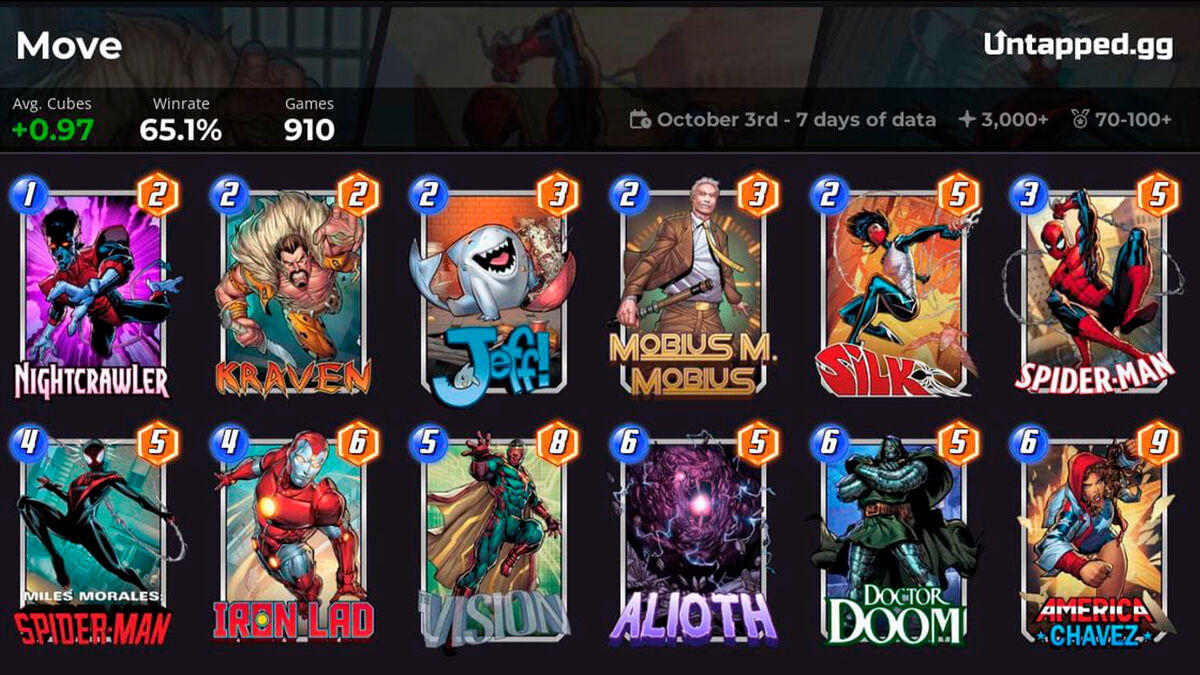Open the Mobius M. Mobius card

(692, 290)
